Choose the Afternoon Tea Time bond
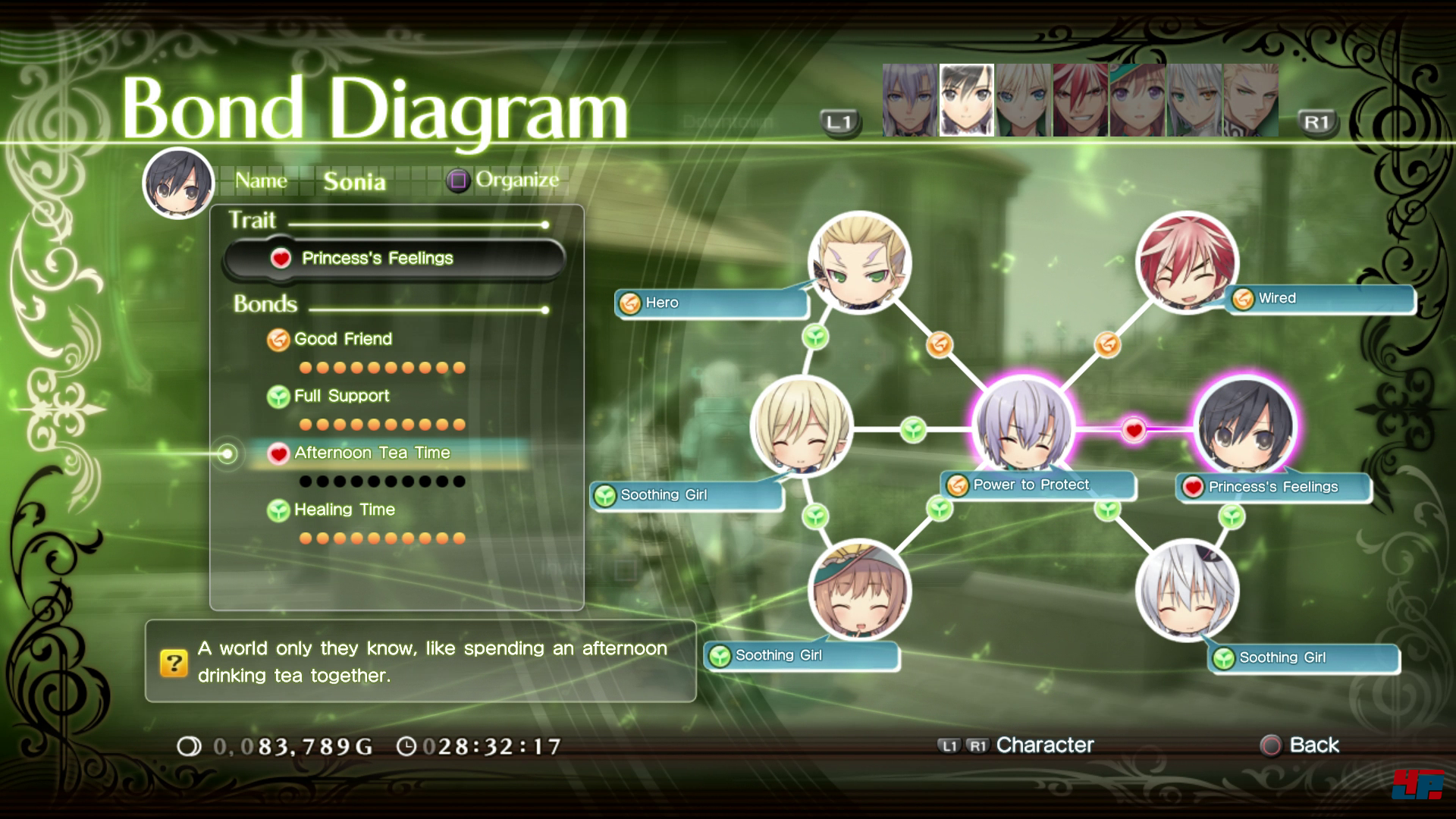The width and height of the screenshot is (1456, 819). click(x=372, y=453)
